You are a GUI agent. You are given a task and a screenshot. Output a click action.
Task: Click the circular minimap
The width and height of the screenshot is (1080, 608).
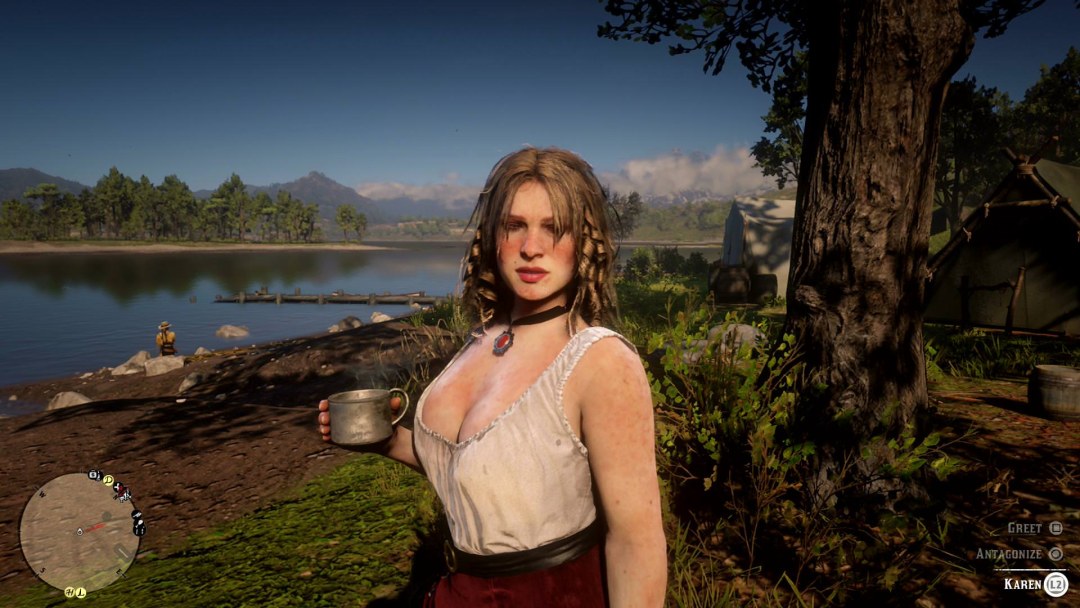[x=79, y=531]
